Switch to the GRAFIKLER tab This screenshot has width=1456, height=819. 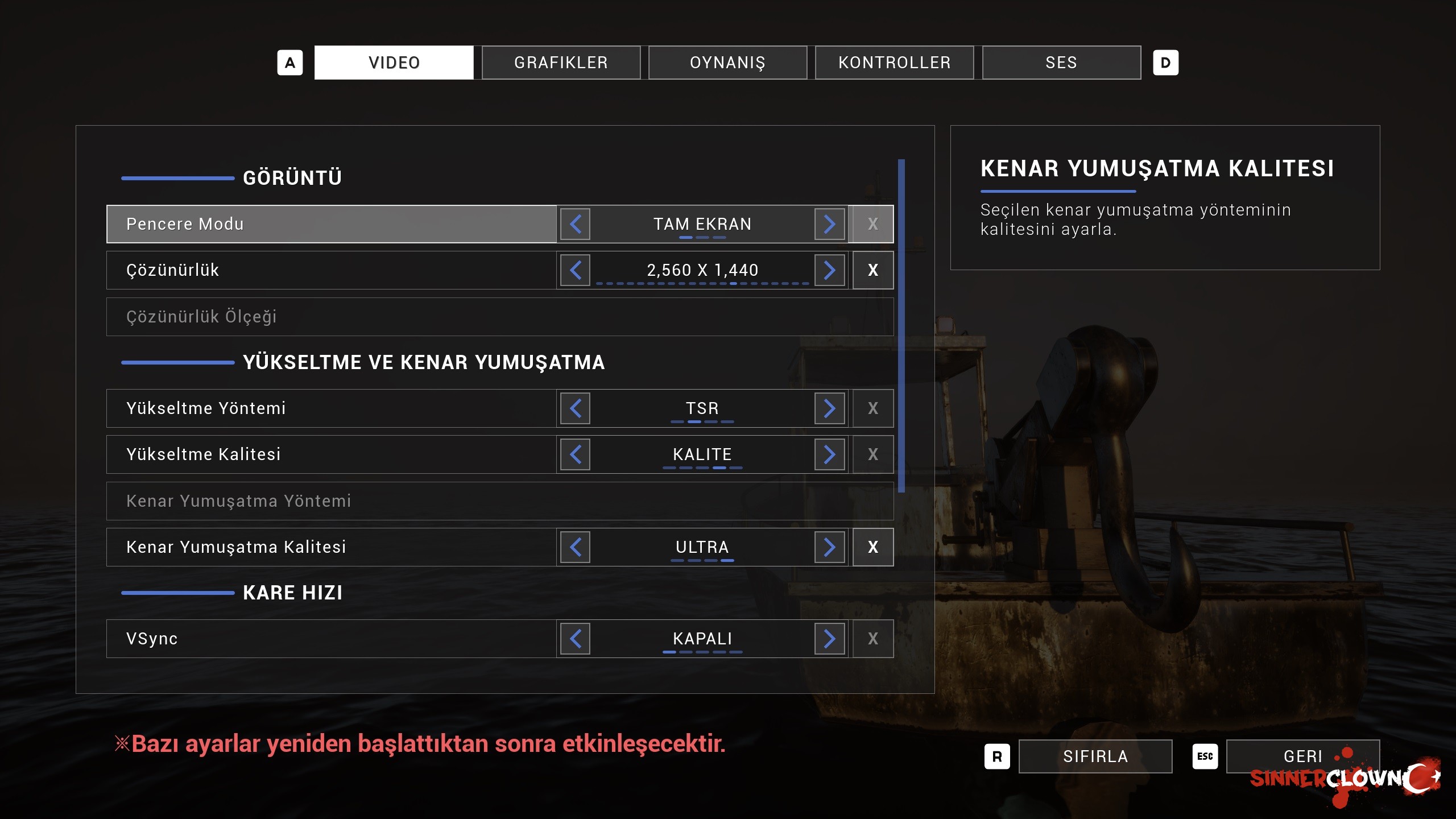click(x=561, y=63)
